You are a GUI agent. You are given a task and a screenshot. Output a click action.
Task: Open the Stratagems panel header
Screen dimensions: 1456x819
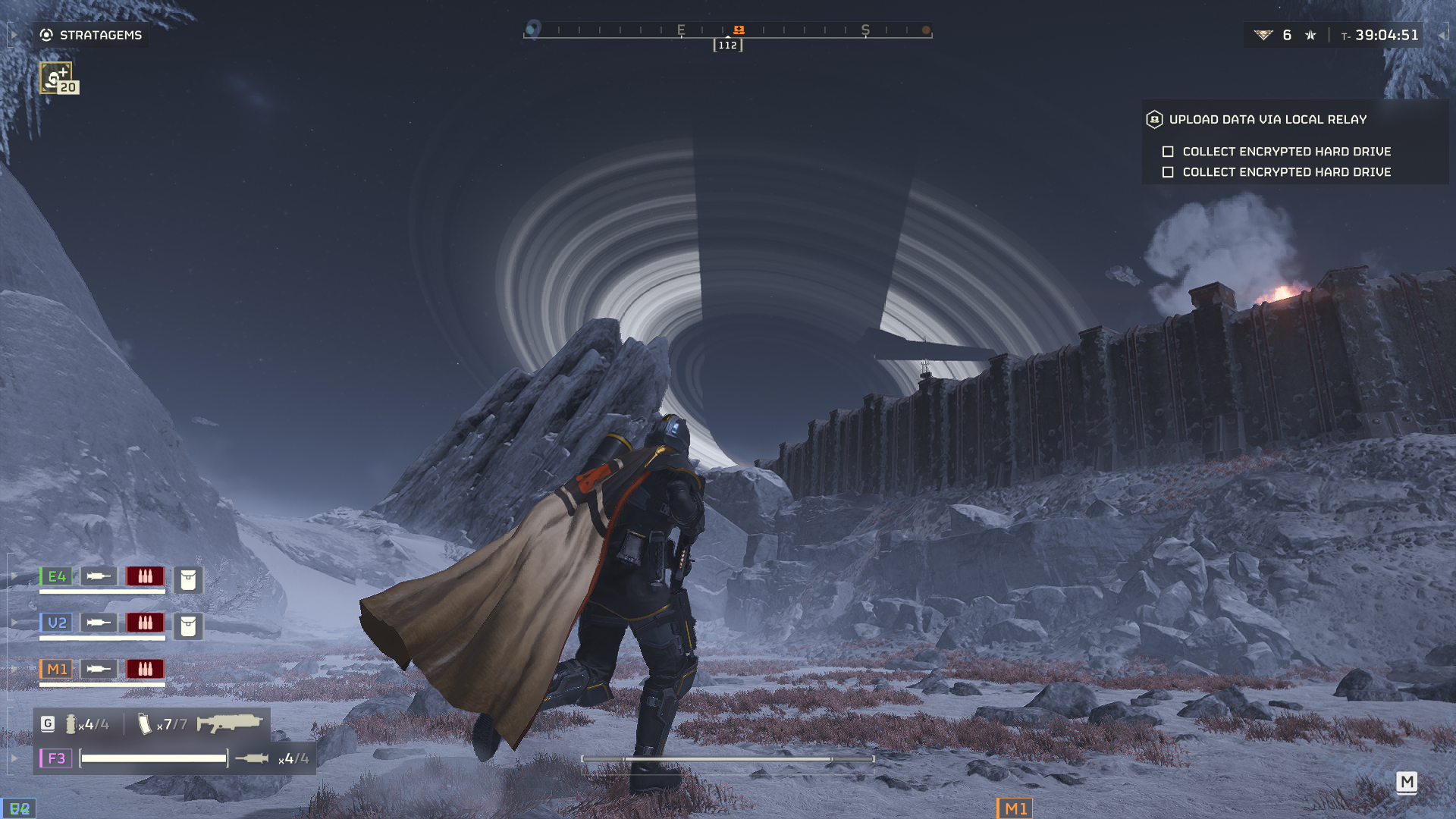pos(91,35)
